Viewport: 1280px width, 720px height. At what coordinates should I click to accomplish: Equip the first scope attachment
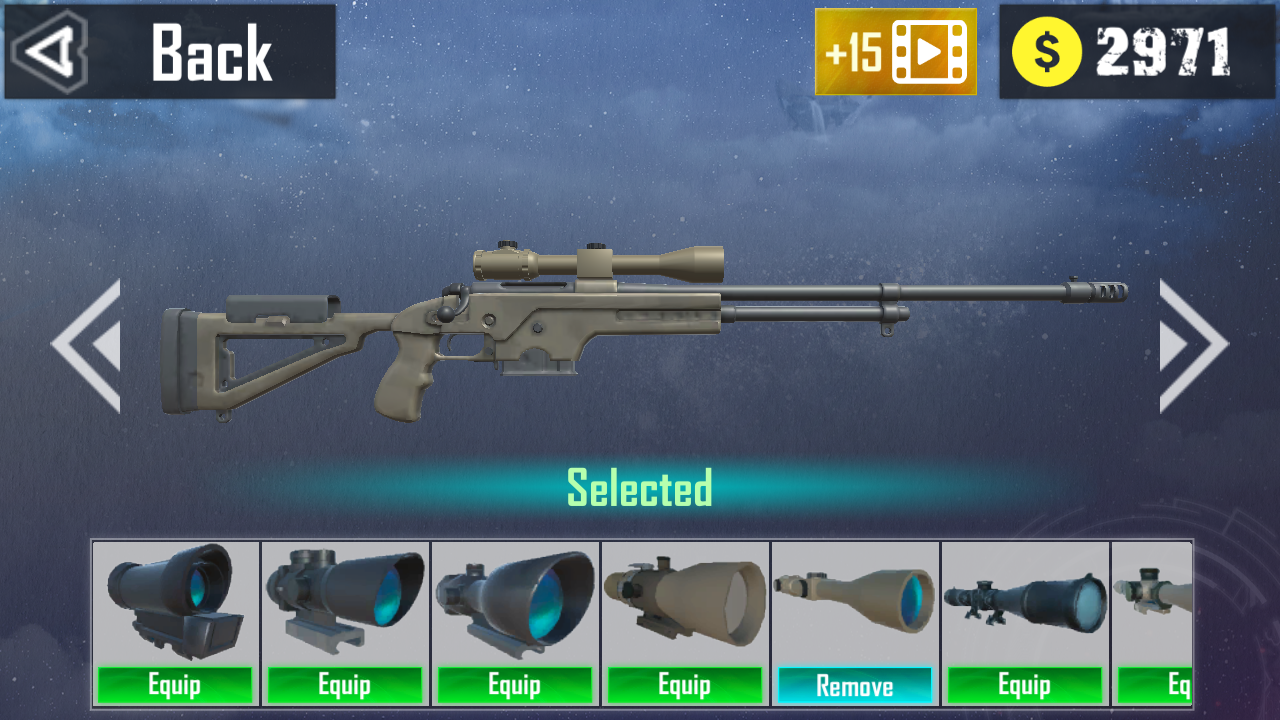(x=175, y=686)
